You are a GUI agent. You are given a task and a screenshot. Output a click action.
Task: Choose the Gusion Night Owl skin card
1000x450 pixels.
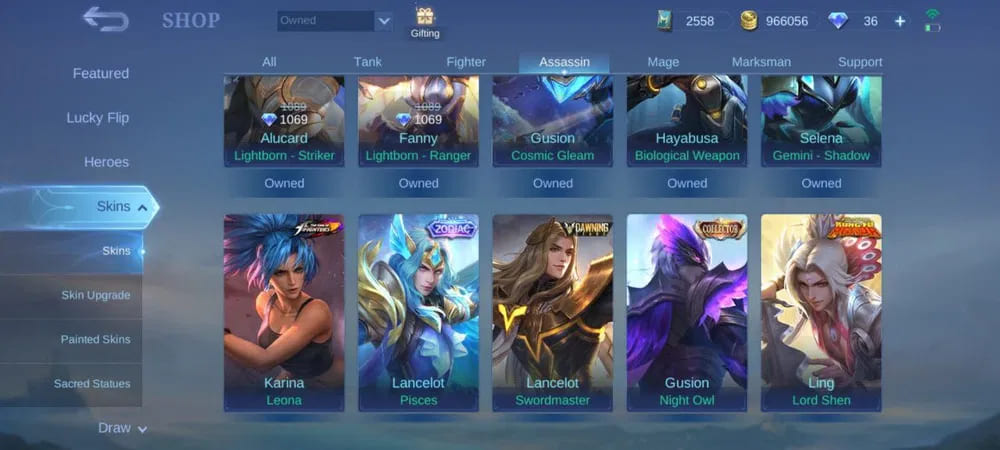[687, 312]
